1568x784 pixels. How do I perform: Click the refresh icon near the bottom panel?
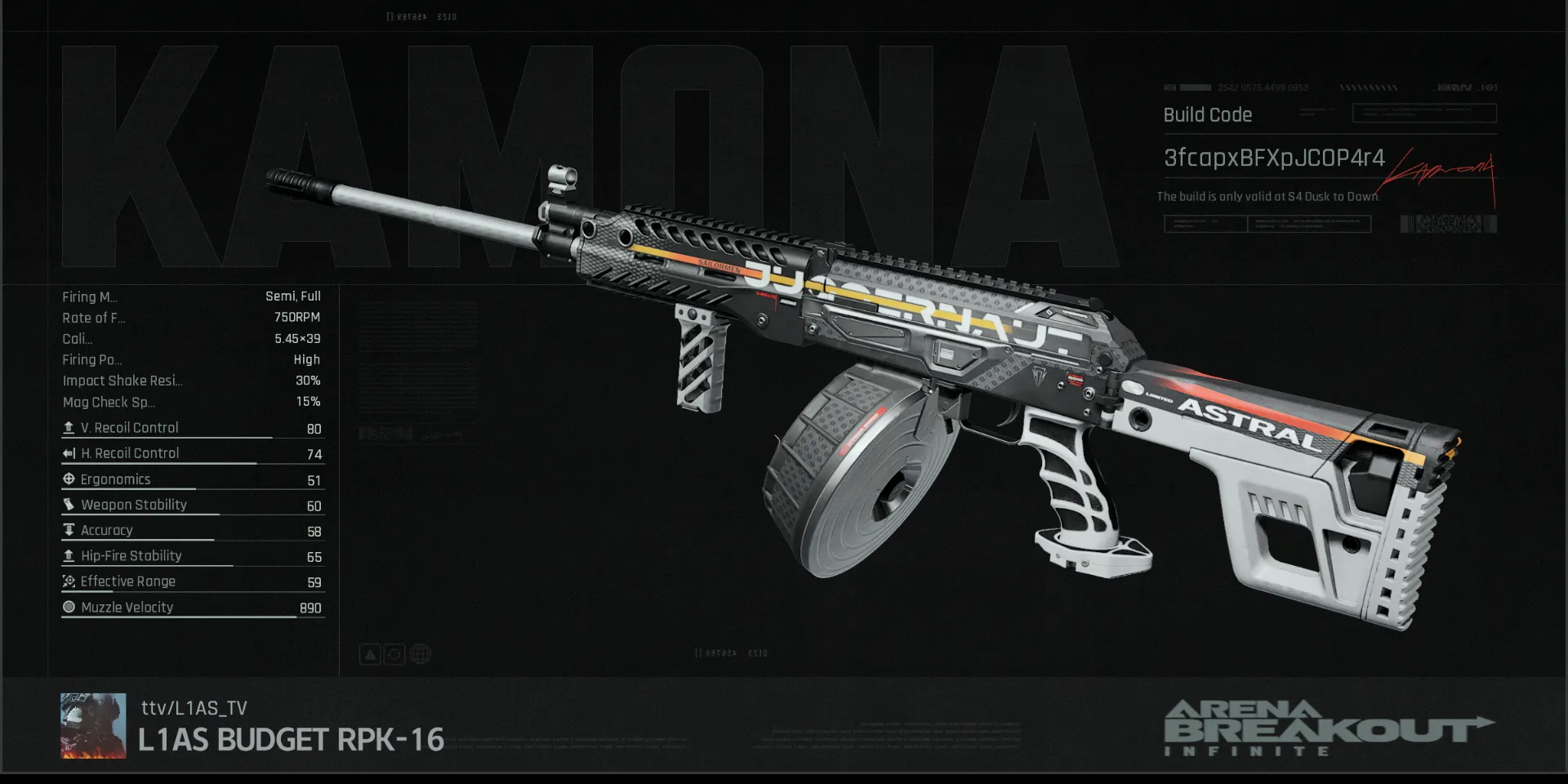394,653
